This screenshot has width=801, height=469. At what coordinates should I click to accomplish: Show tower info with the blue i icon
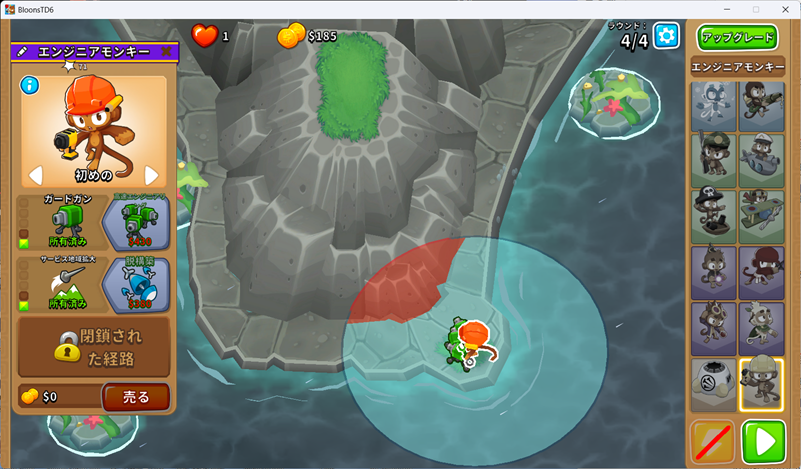click(29, 85)
